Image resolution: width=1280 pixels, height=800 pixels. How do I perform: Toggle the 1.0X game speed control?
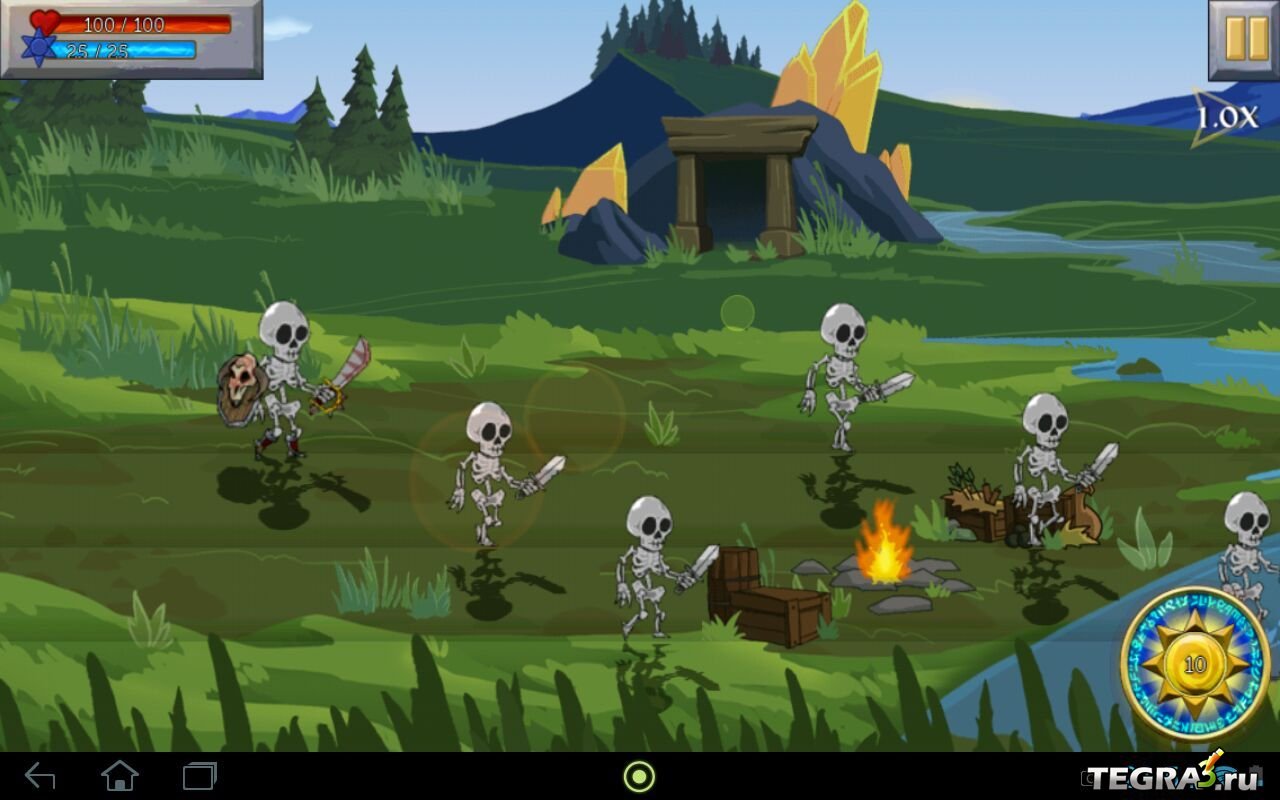[x=1226, y=118]
